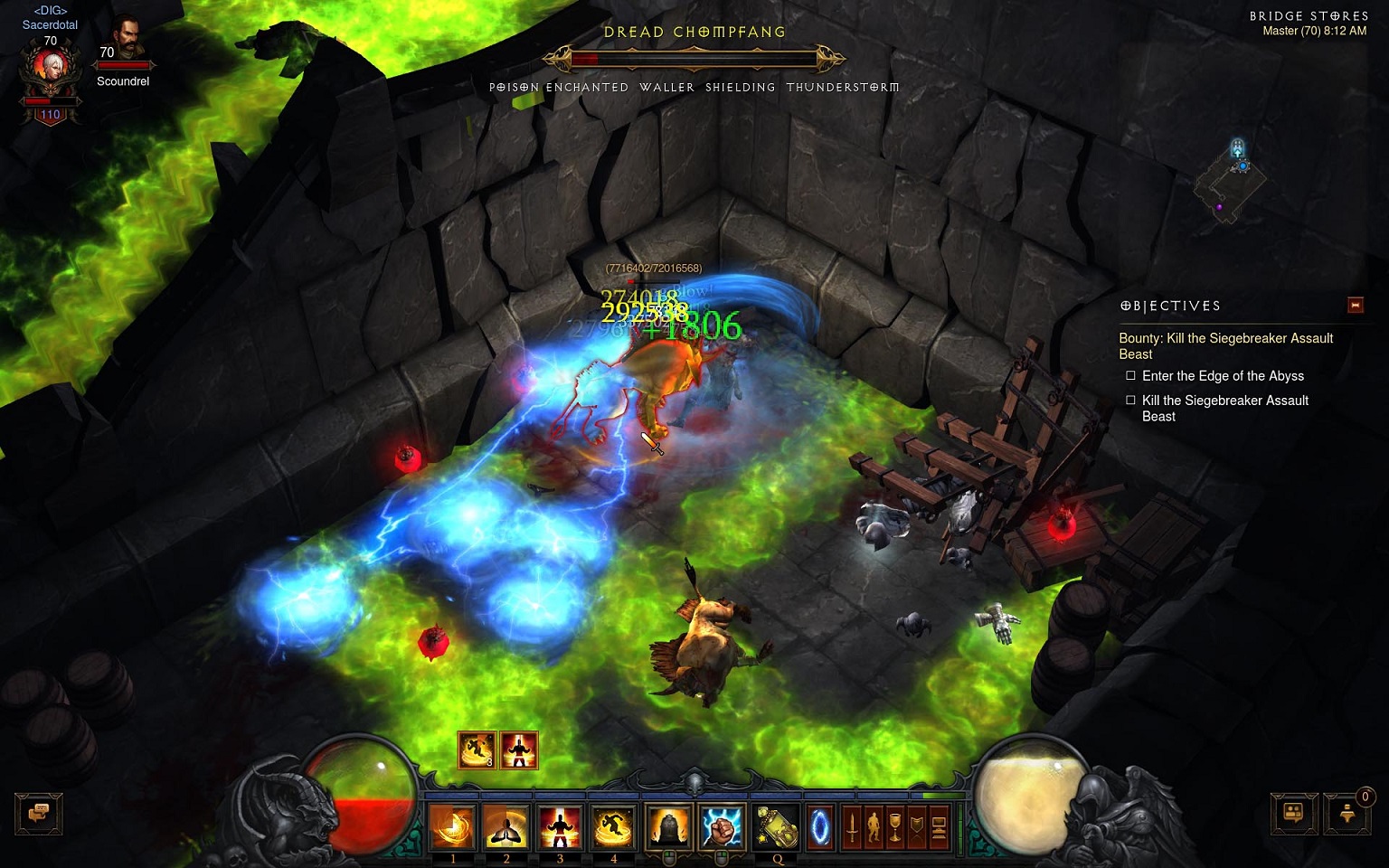
Task: Open the skills menu with the sword icon
Action: coord(851,826)
